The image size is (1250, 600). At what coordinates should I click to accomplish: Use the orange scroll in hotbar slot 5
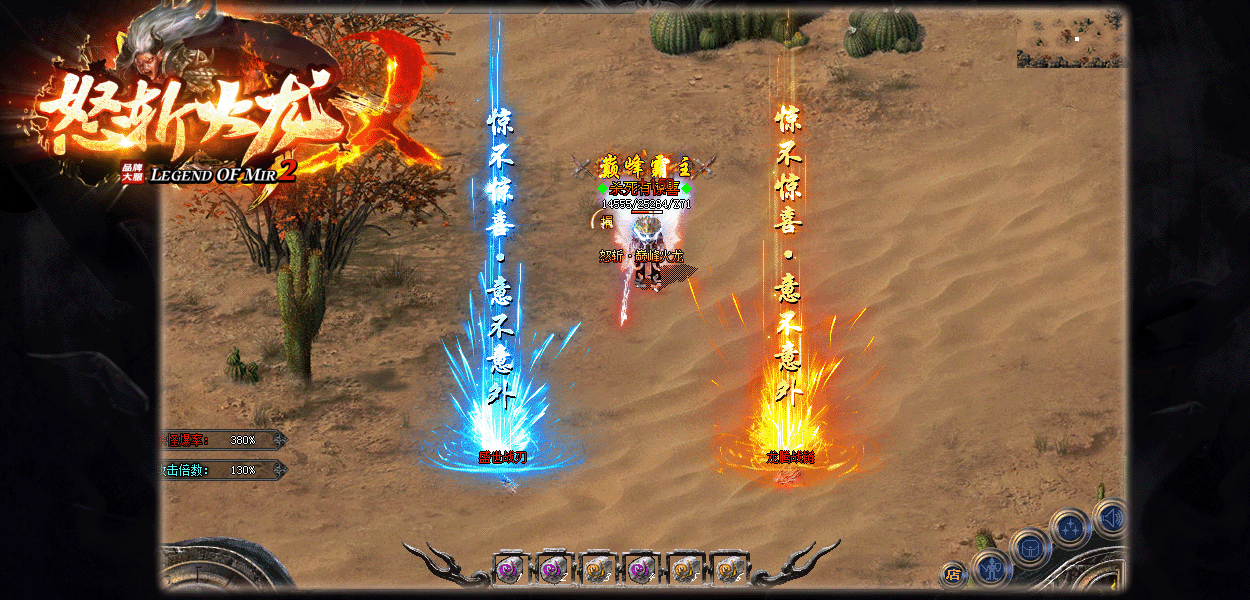pos(684,569)
